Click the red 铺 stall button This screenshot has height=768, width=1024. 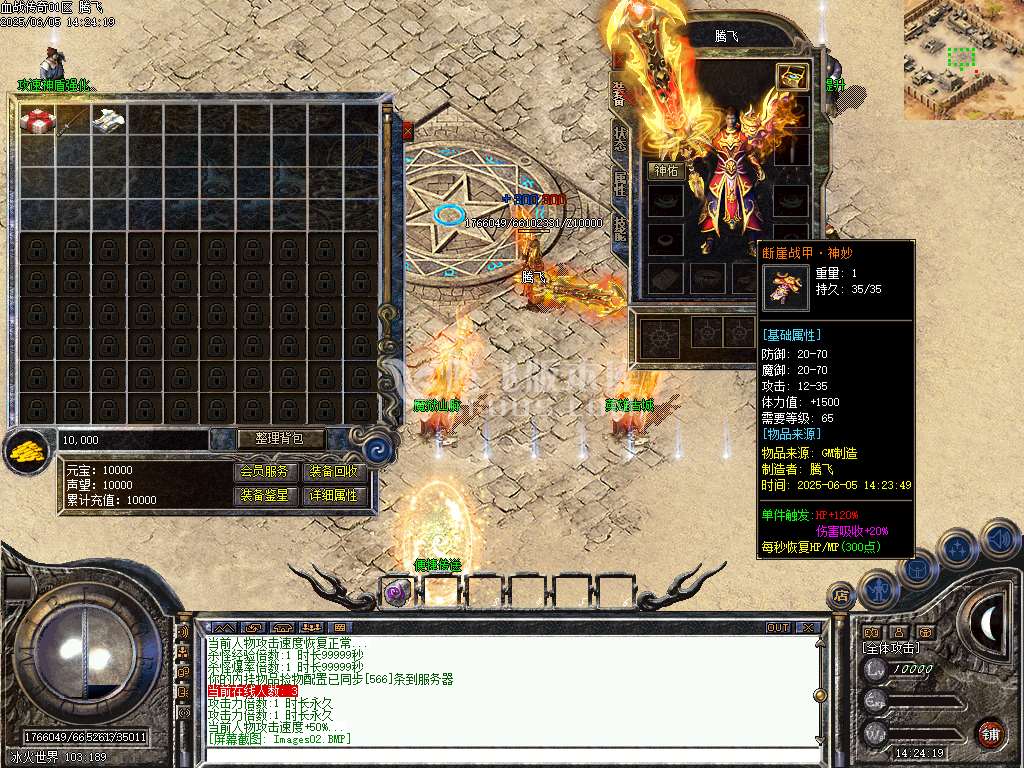point(990,734)
